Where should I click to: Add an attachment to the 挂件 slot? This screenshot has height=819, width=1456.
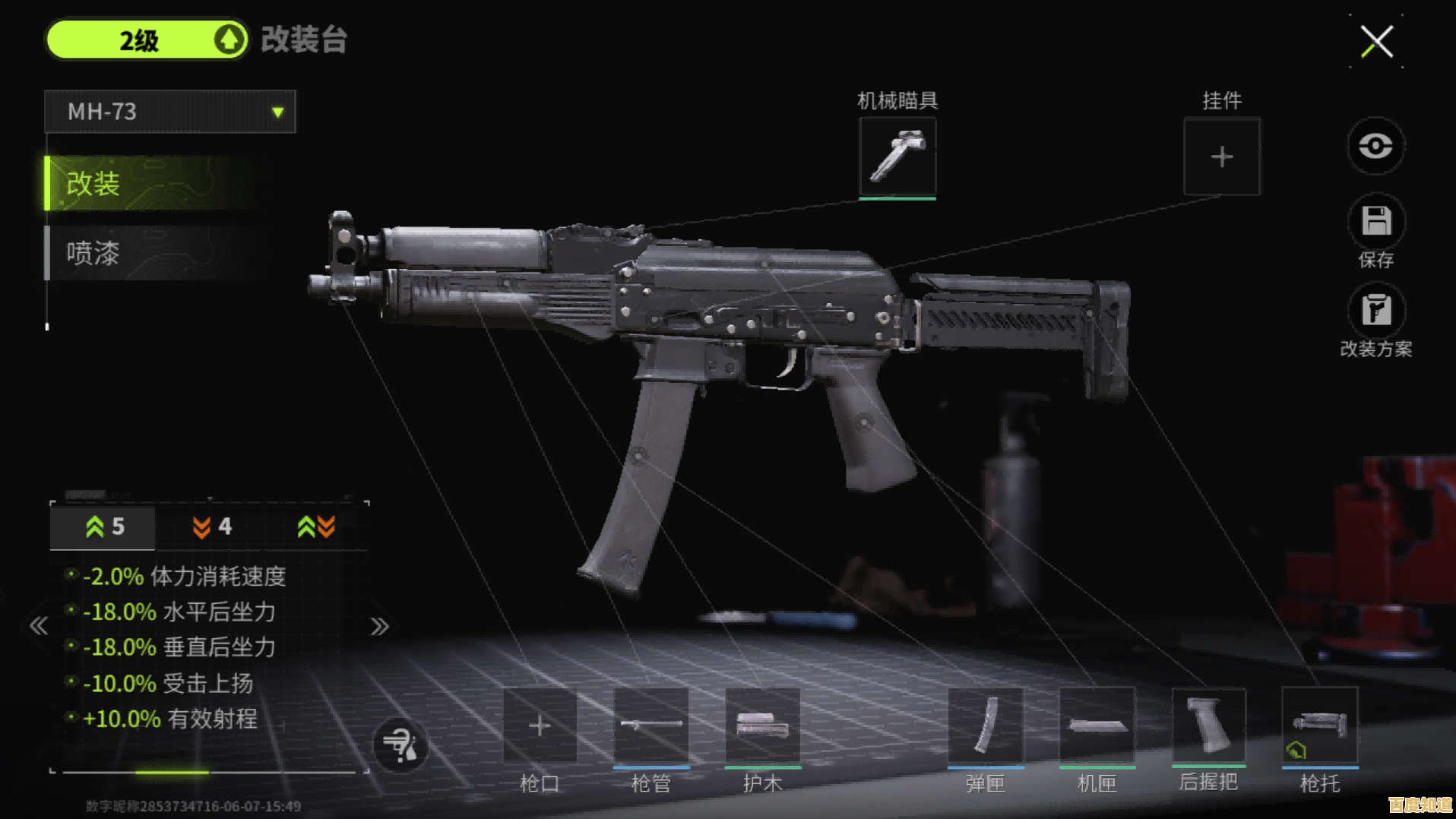point(1221,157)
